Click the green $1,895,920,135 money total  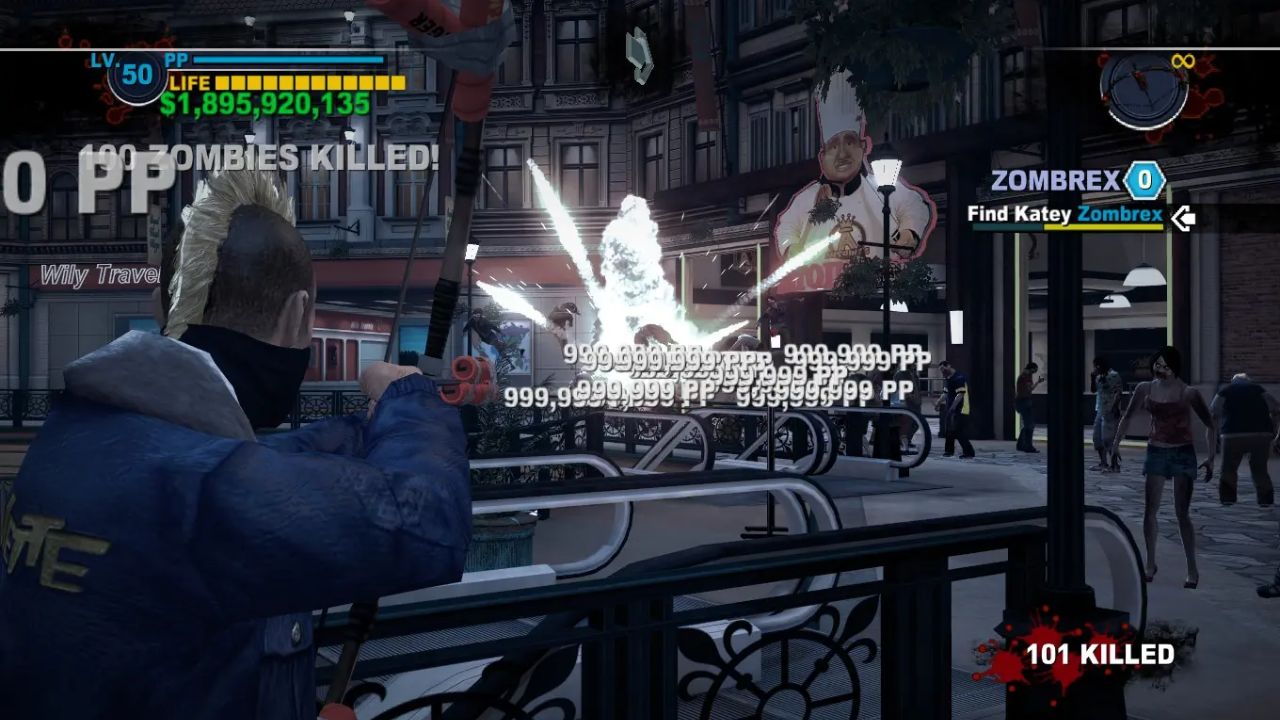(265, 102)
